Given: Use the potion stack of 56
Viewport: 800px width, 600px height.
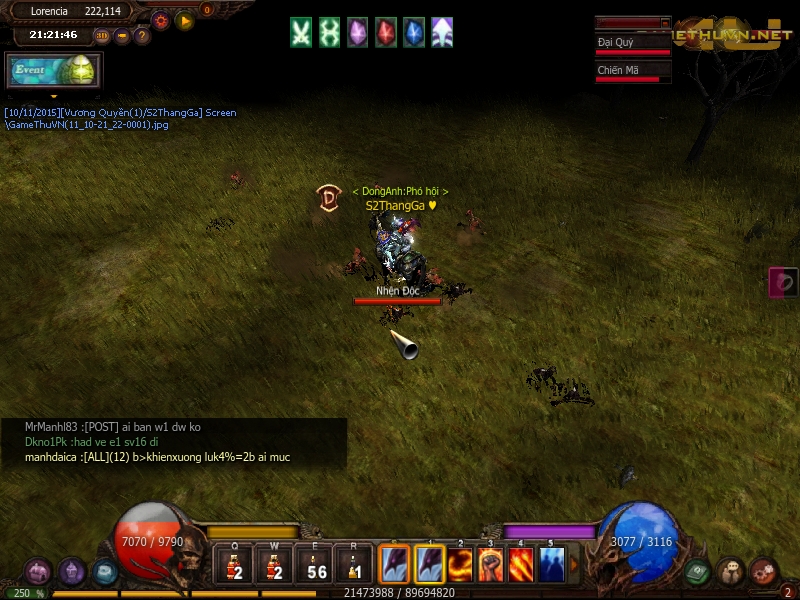Looking at the screenshot, I should click(316, 566).
